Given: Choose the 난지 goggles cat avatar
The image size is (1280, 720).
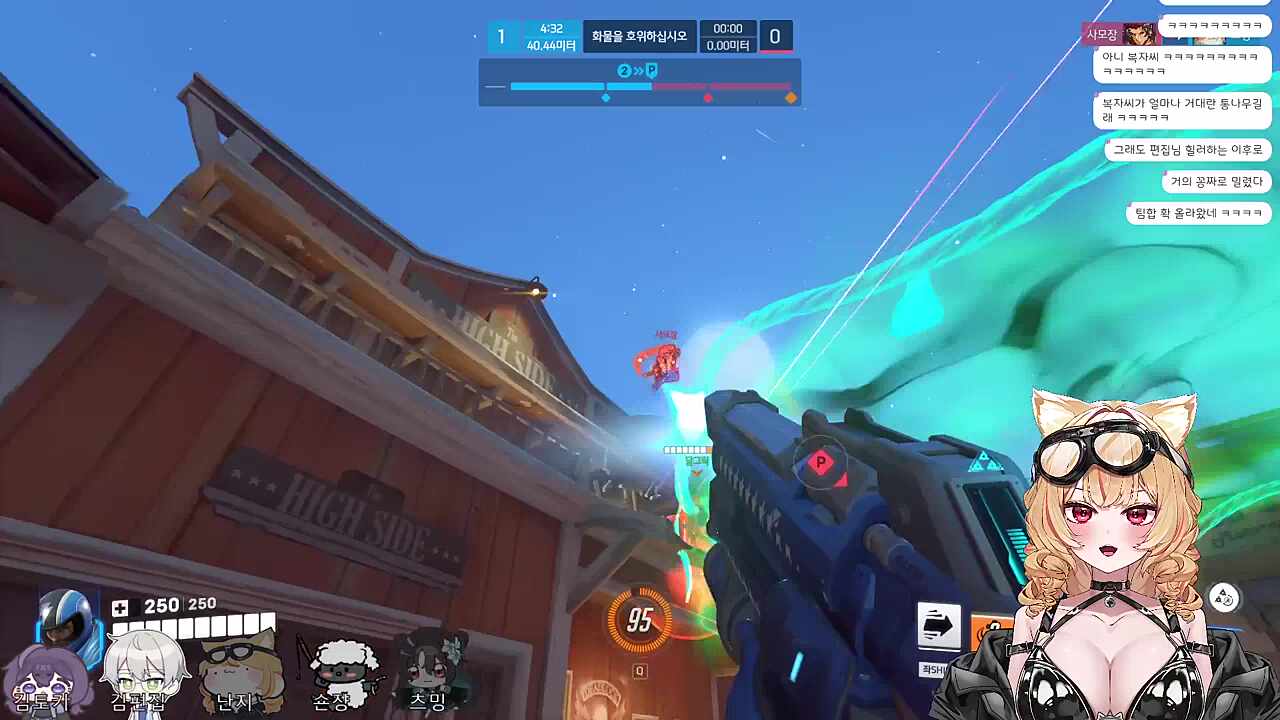Looking at the screenshot, I should pos(238,672).
